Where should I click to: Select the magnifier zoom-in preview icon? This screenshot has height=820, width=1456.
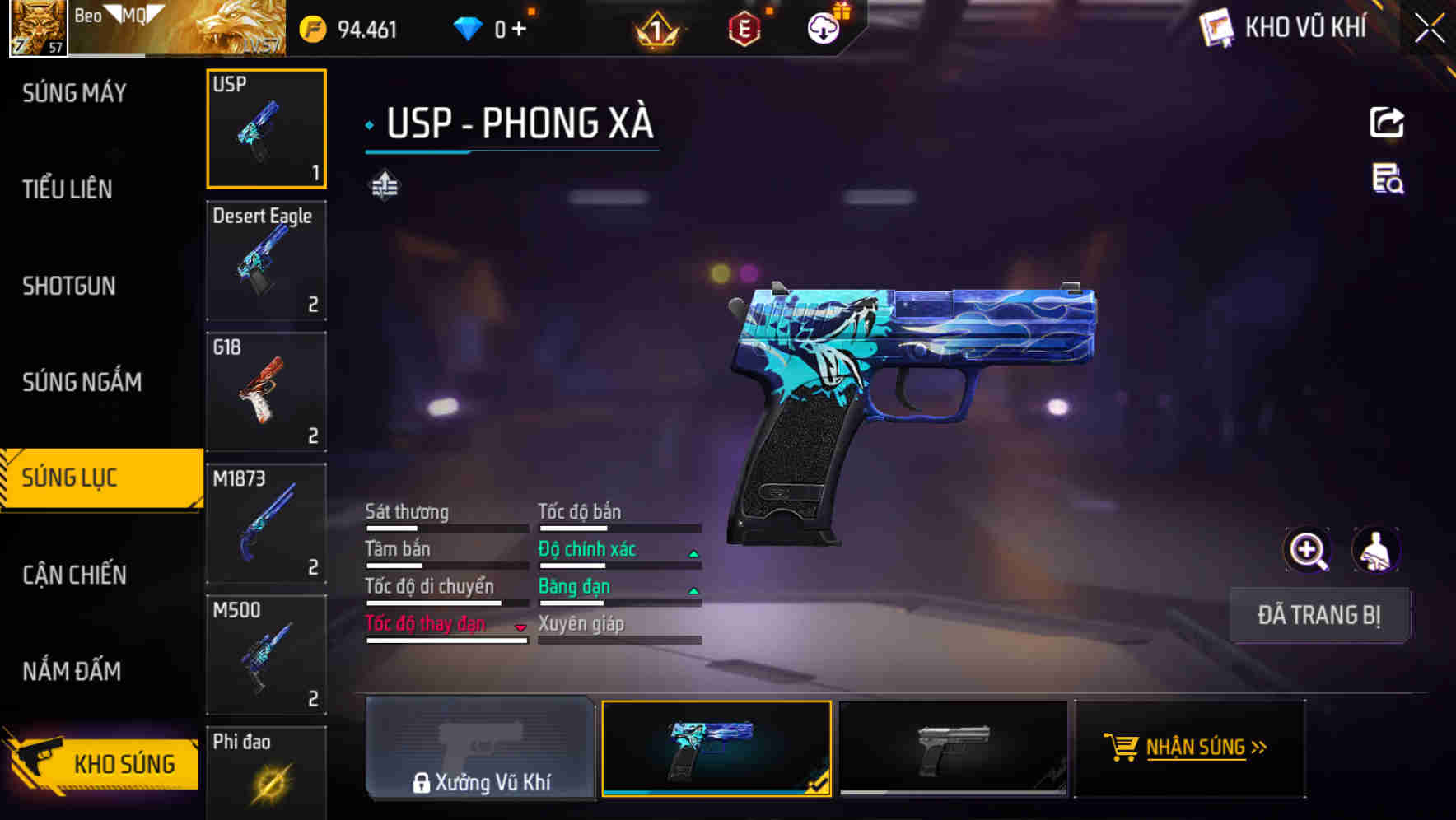tap(1306, 549)
